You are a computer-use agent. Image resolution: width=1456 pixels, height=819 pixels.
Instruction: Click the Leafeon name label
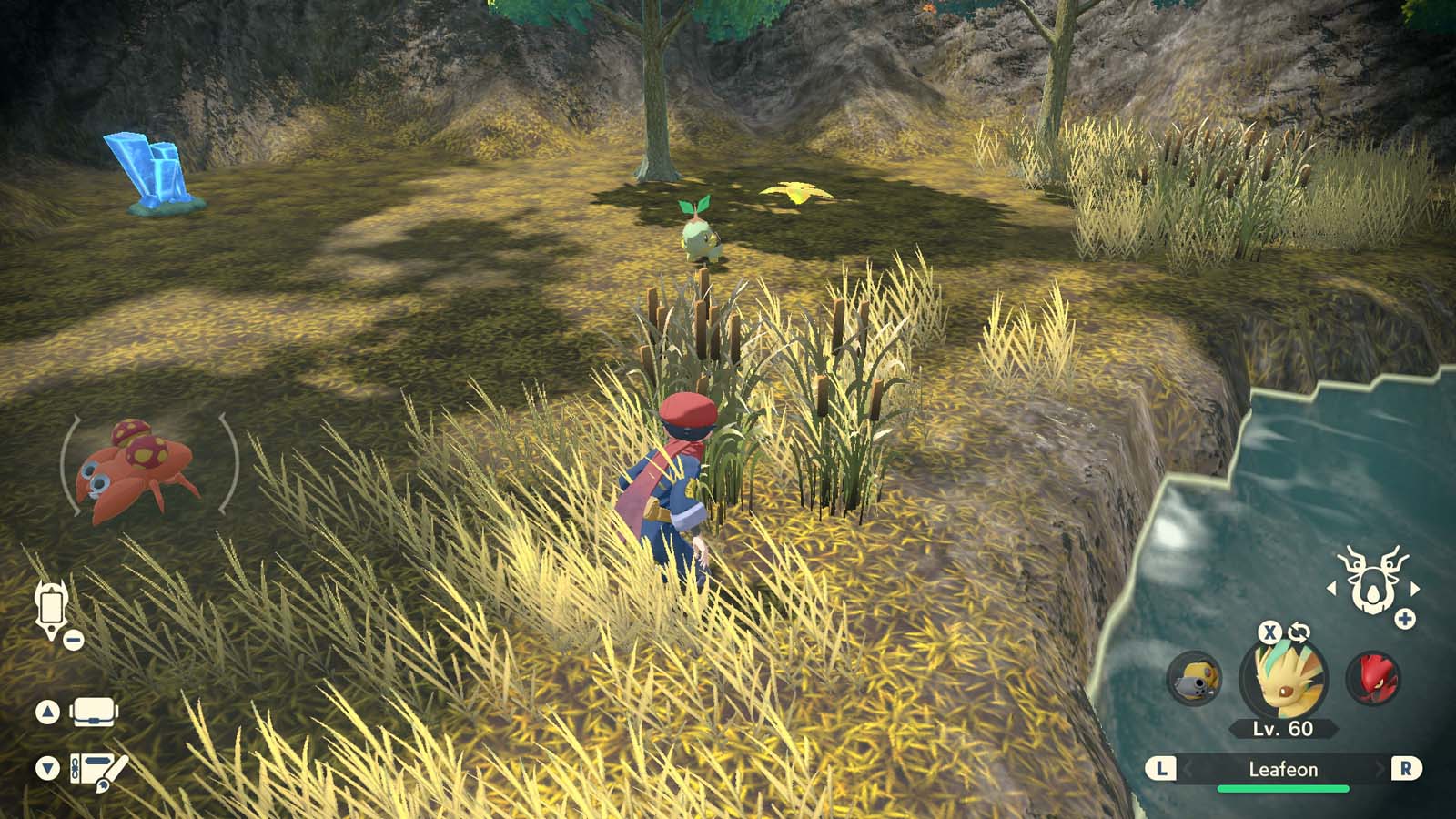click(1283, 769)
